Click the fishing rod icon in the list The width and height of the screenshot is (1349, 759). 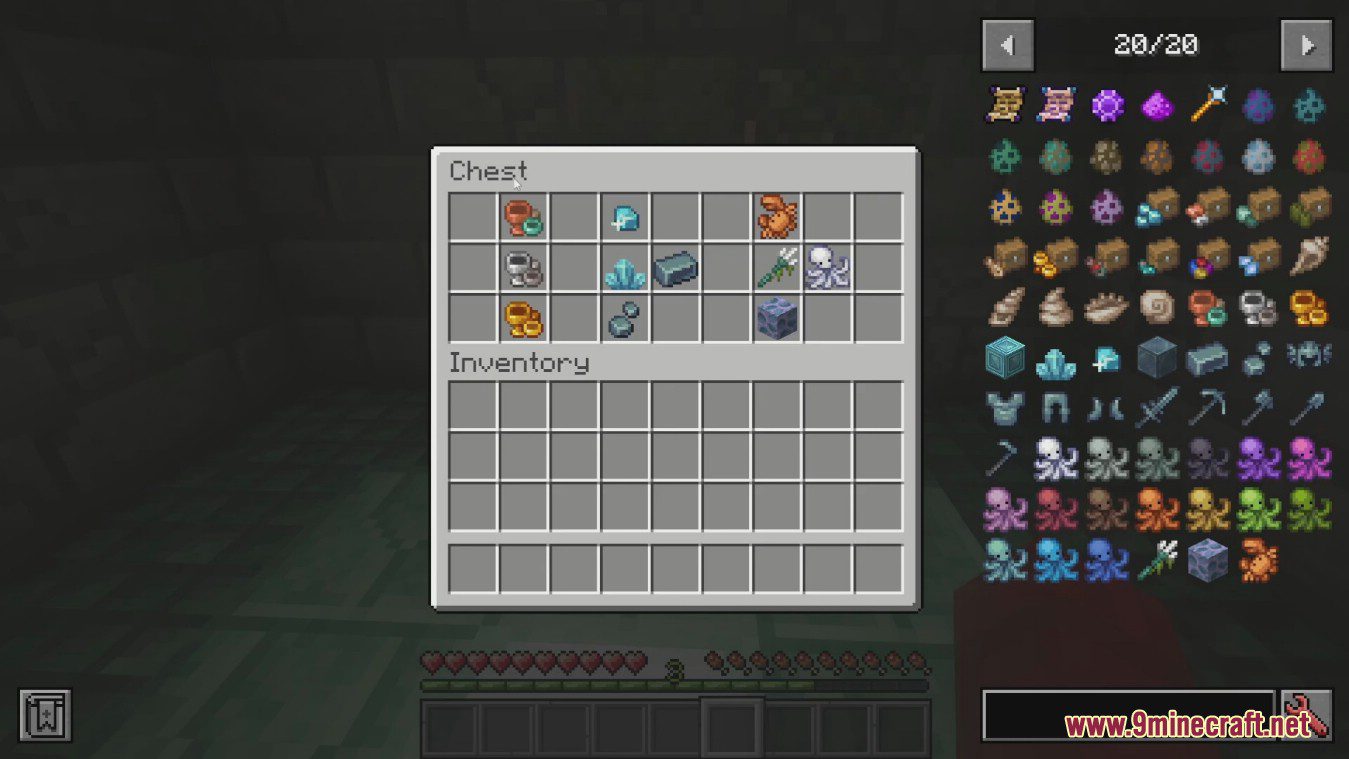tap(1005, 458)
